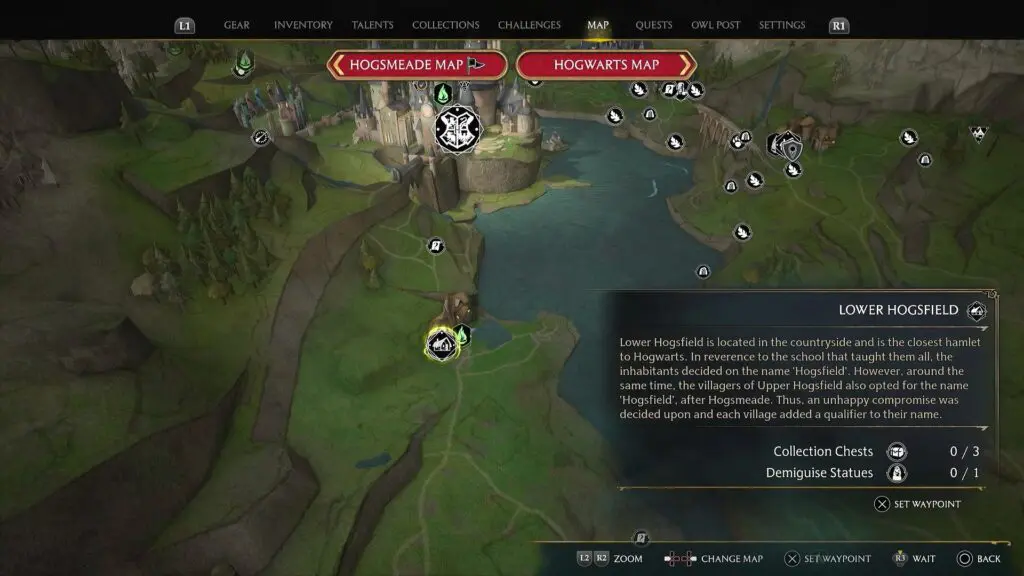Switch to the Hogwarts Map
The height and width of the screenshot is (576, 1024).
(606, 65)
